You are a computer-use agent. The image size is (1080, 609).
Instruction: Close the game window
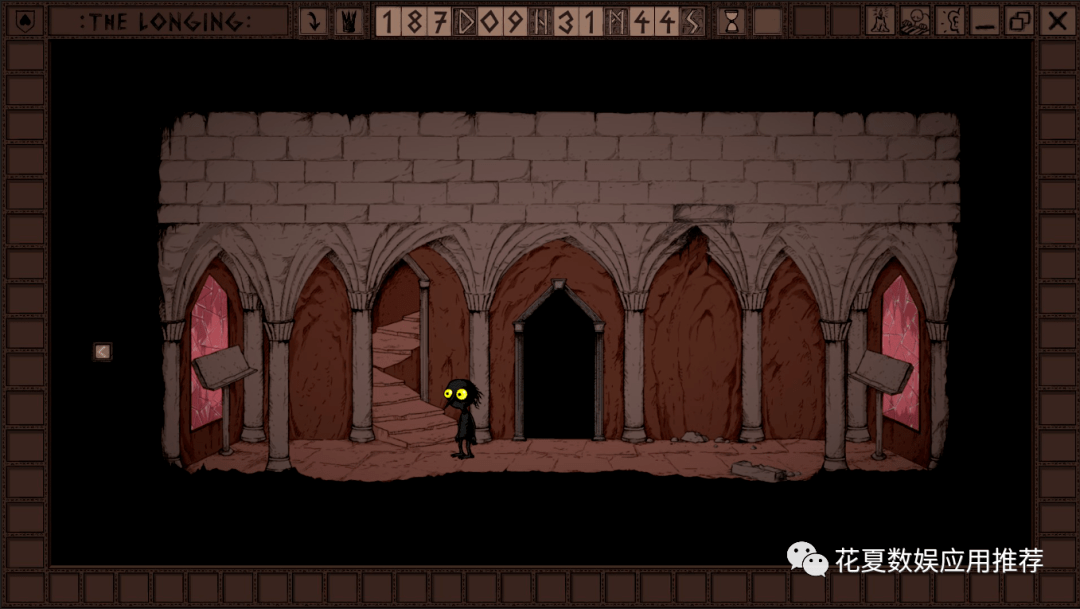click(x=1055, y=21)
